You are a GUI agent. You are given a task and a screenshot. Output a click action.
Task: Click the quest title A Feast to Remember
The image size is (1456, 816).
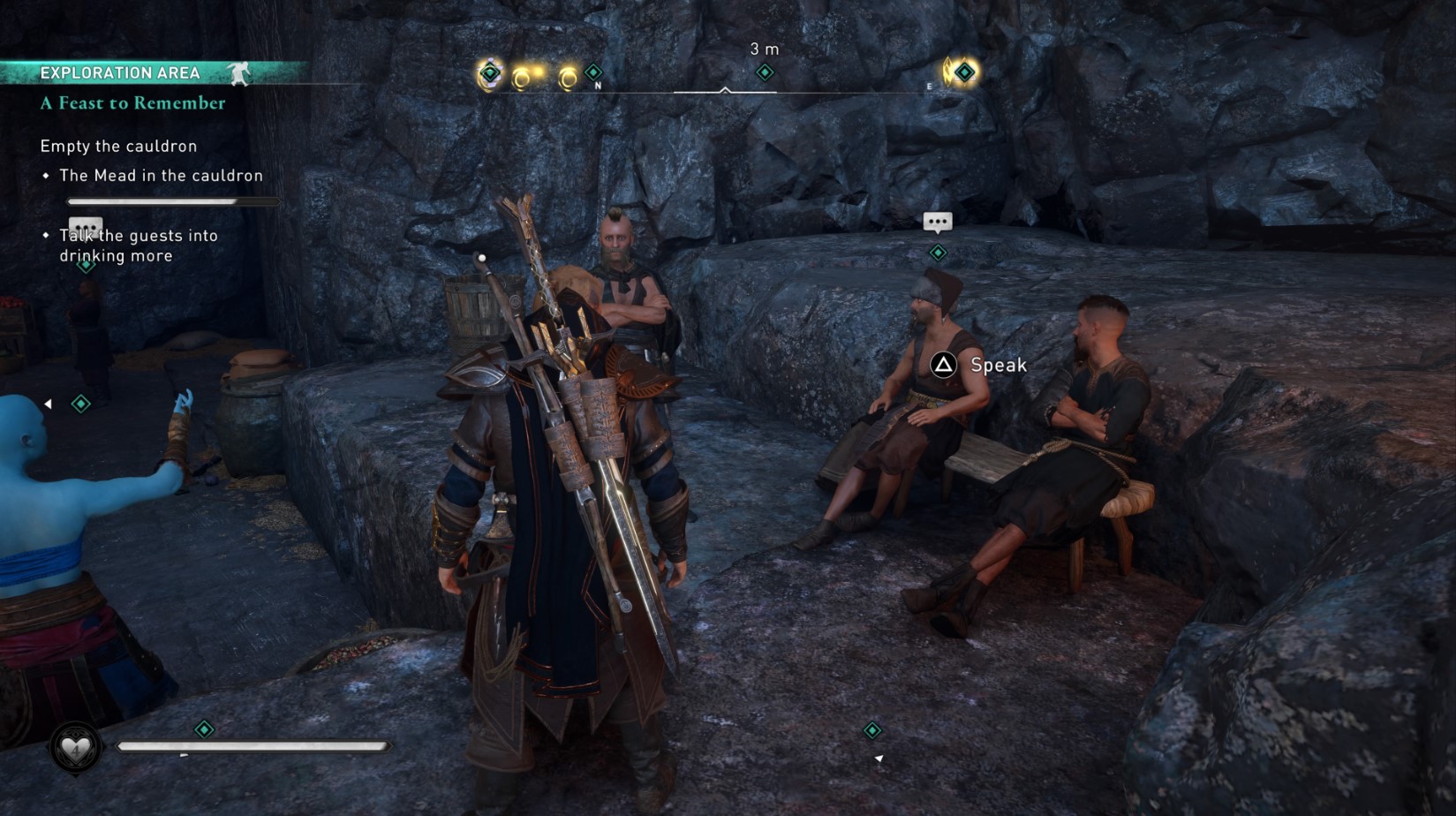point(131,102)
